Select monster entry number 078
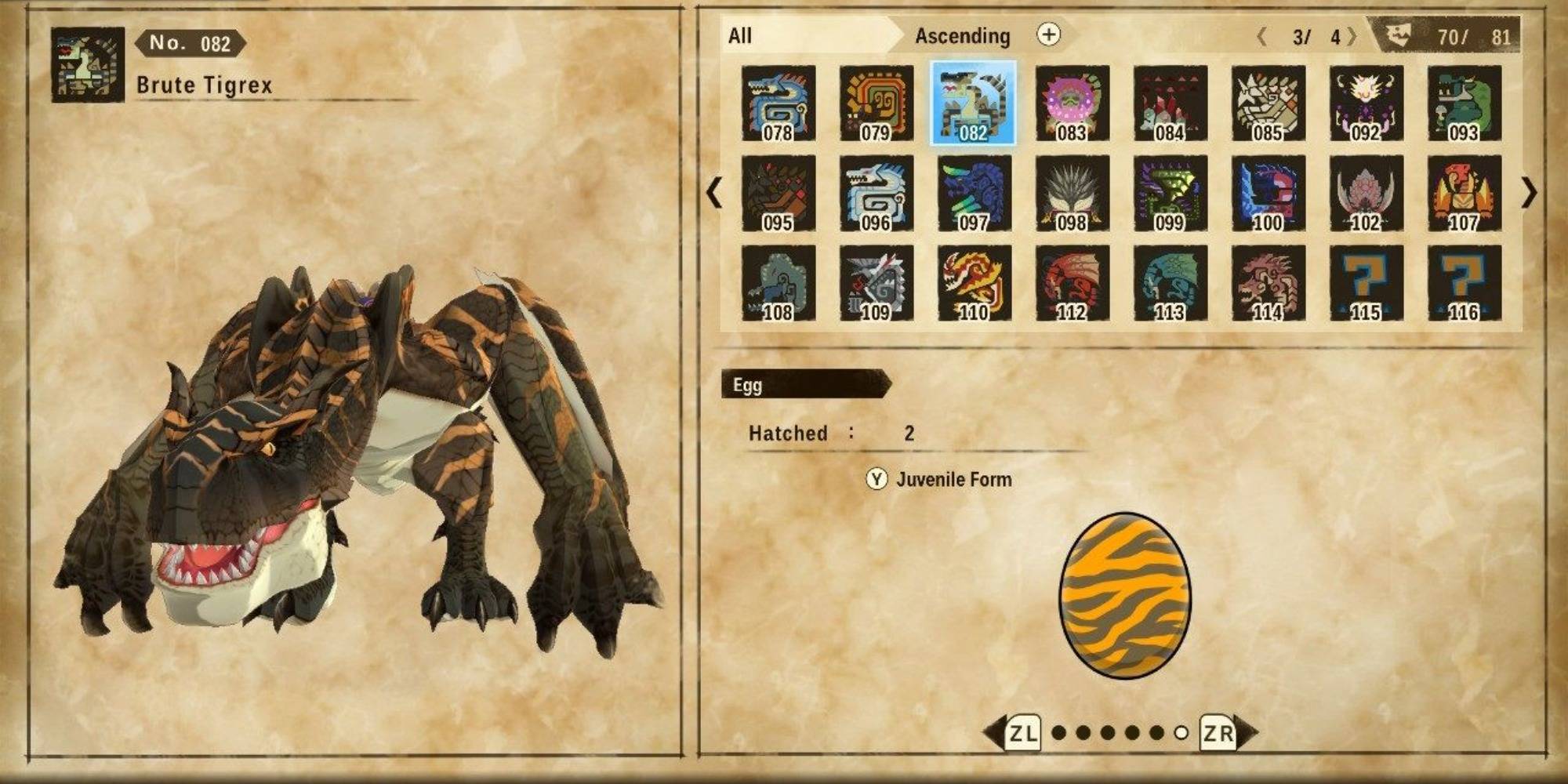Image resolution: width=1568 pixels, height=784 pixels. (778, 103)
